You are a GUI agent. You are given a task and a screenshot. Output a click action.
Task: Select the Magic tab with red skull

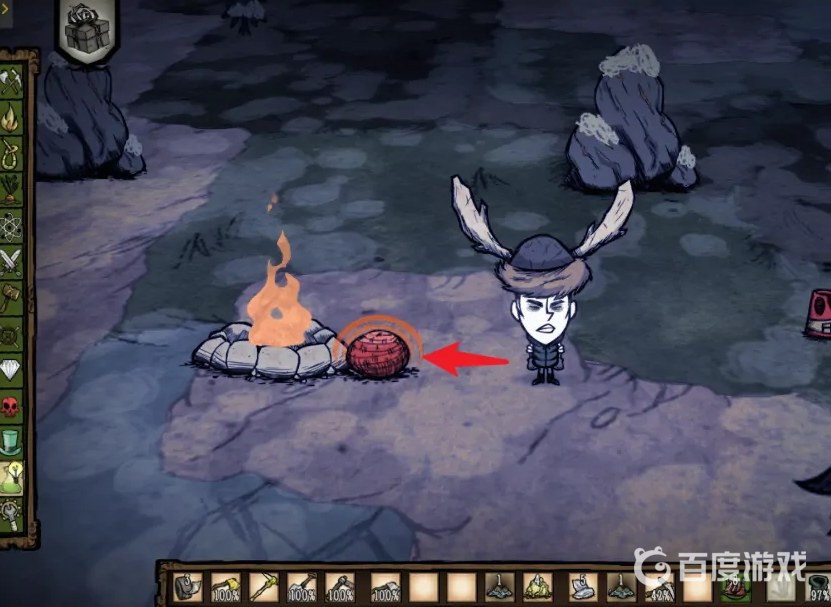click(12, 406)
